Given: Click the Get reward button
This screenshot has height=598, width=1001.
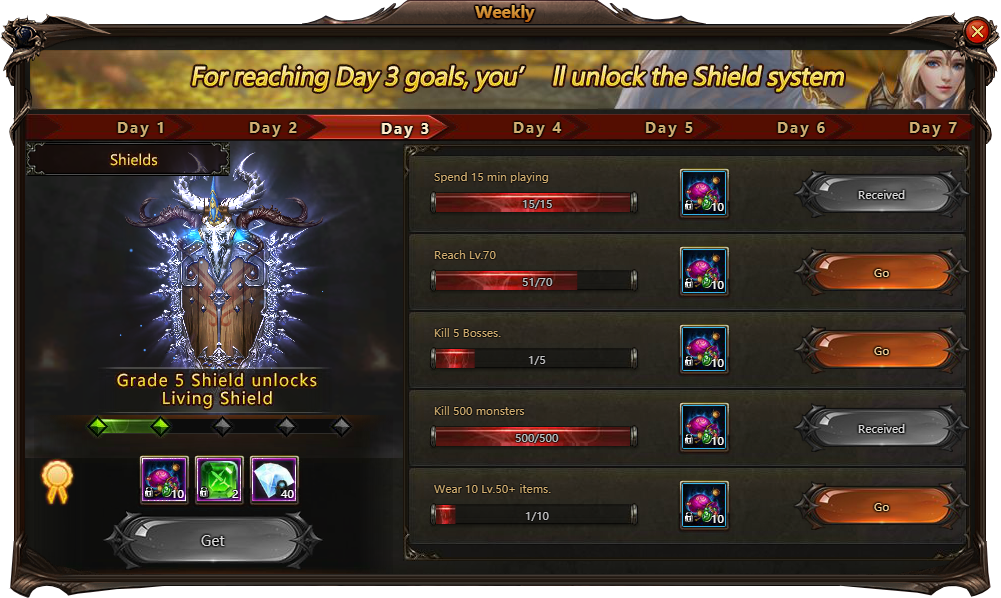Looking at the screenshot, I should tap(213, 541).
